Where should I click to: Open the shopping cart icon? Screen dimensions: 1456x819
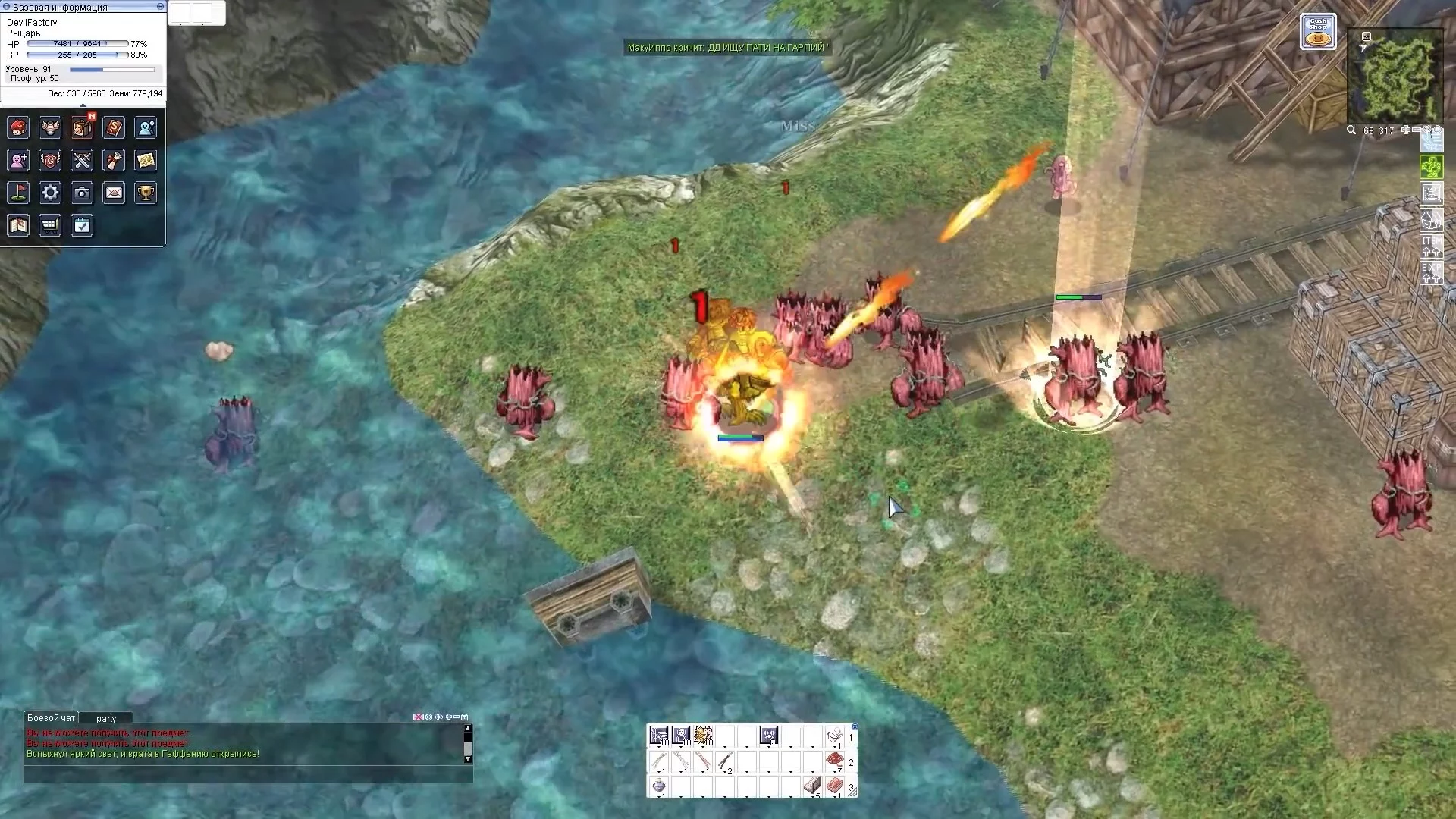tap(50, 225)
